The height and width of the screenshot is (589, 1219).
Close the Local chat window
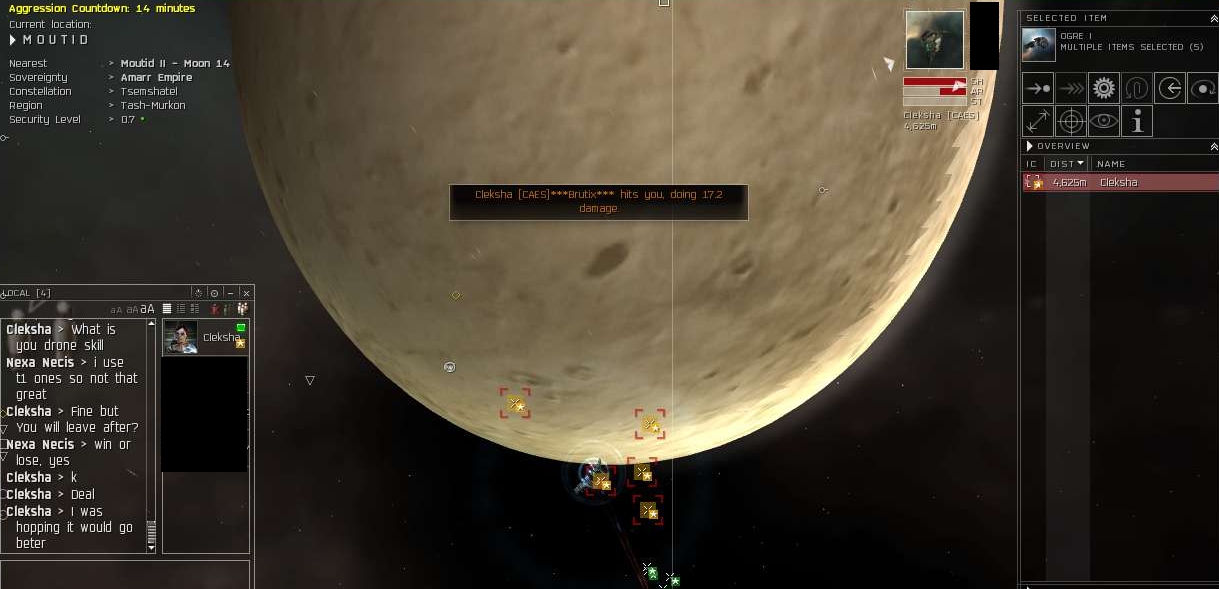(246, 293)
